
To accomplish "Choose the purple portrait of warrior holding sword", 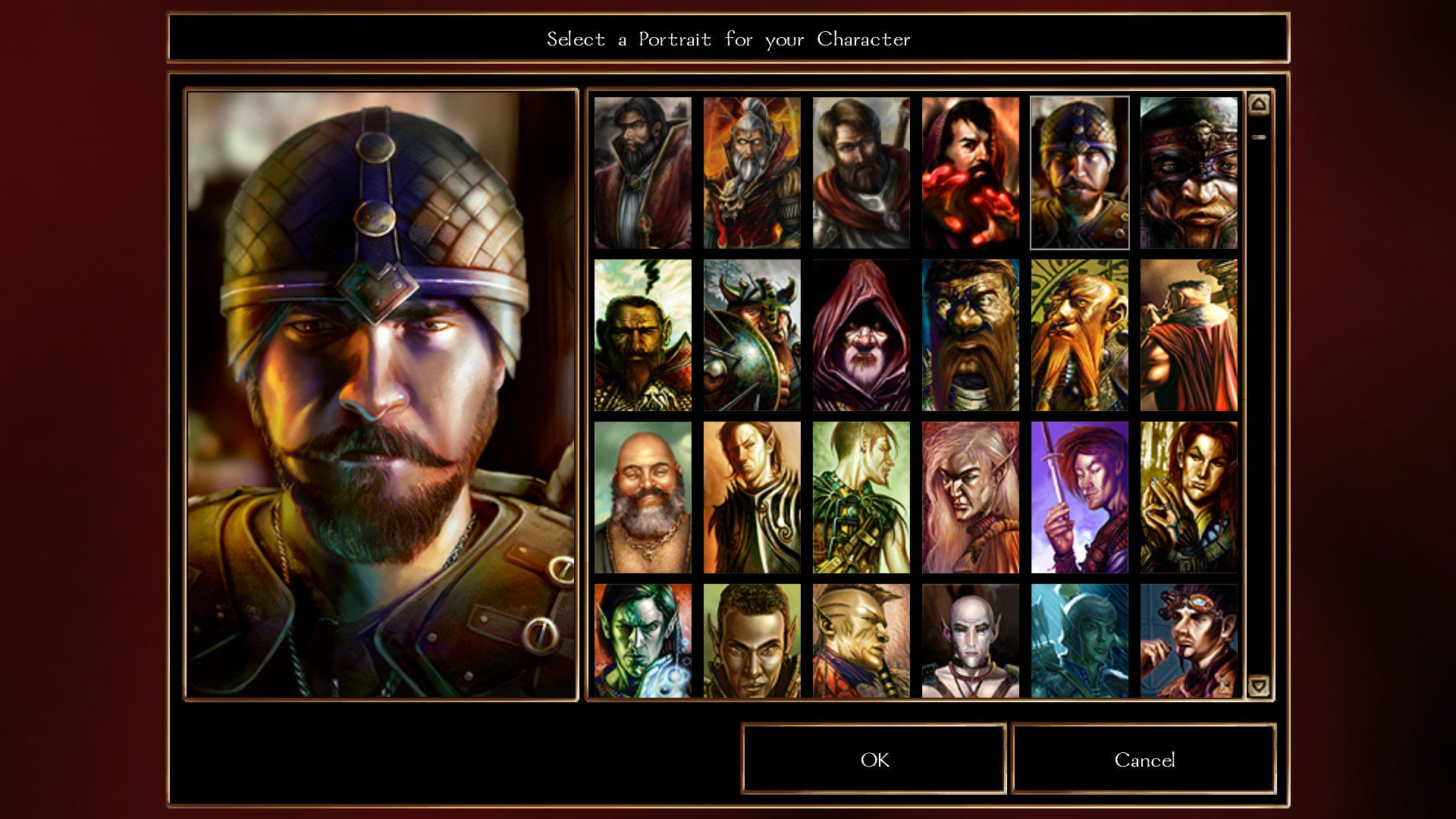I will coord(1079,497).
